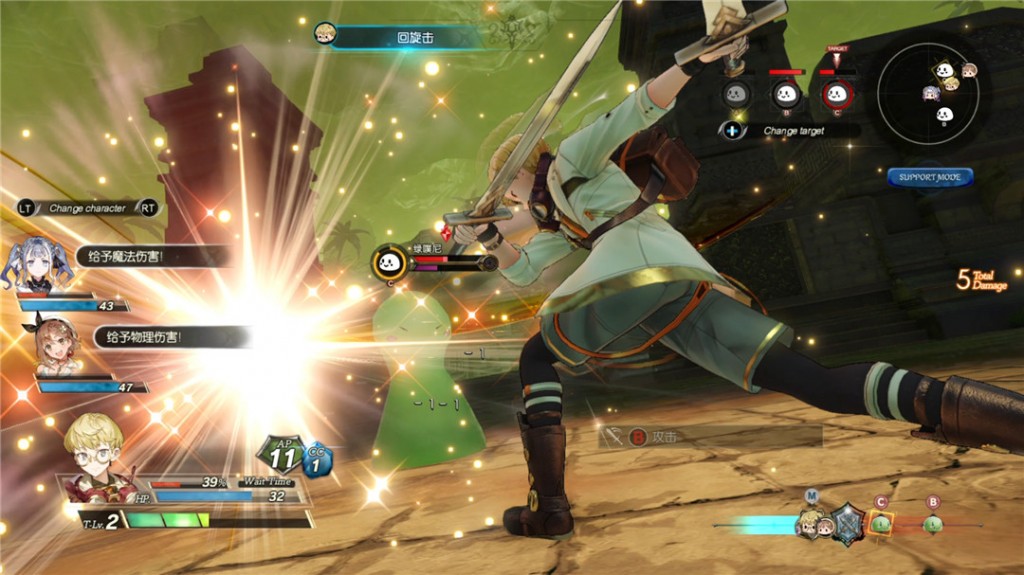Select the greyed-out enemy A icon
This screenshot has width=1024, height=575.
(737, 95)
